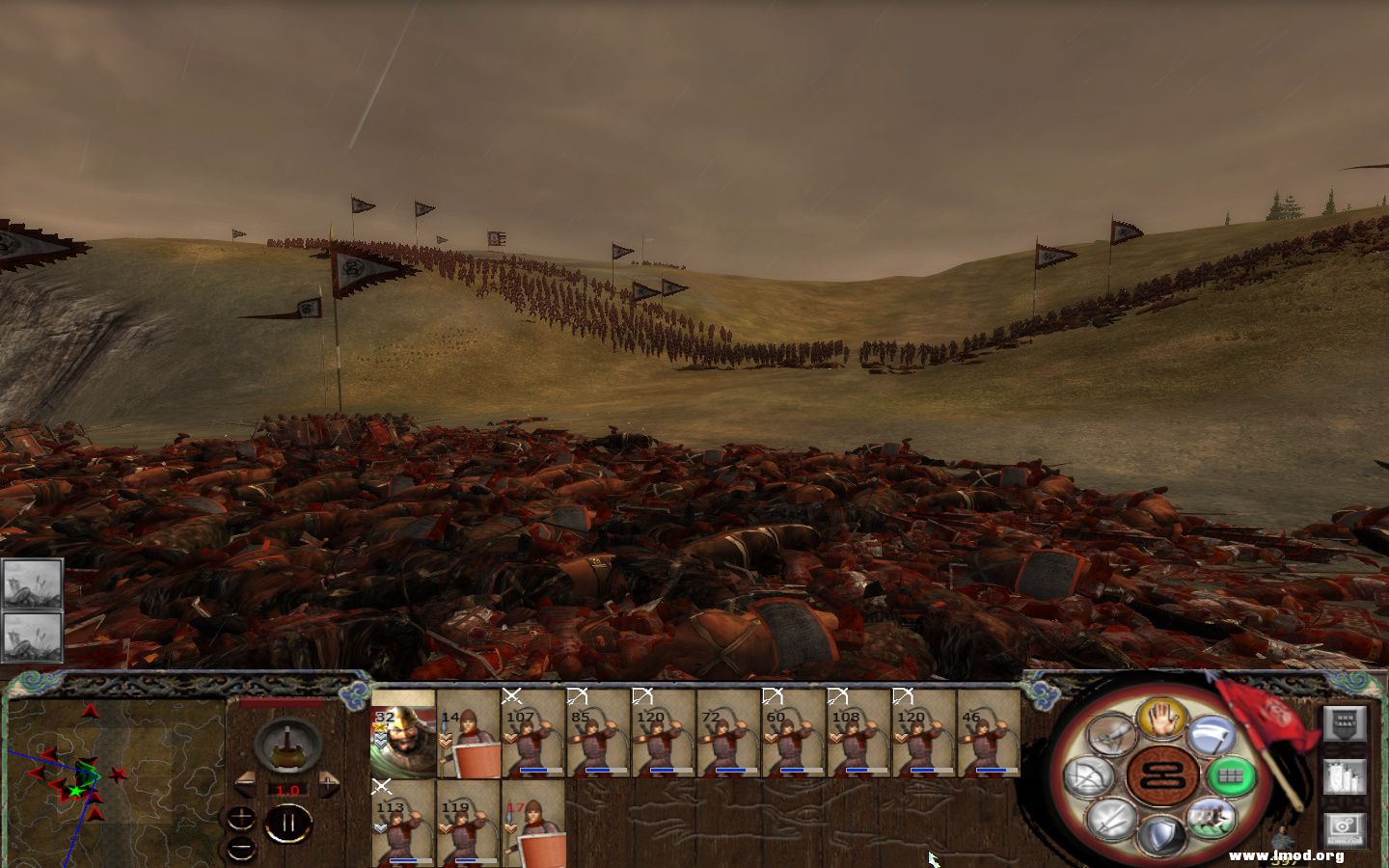Screen dimensions: 1389x868
Task: Open the army banner panel icon
Action: click(1345, 725)
